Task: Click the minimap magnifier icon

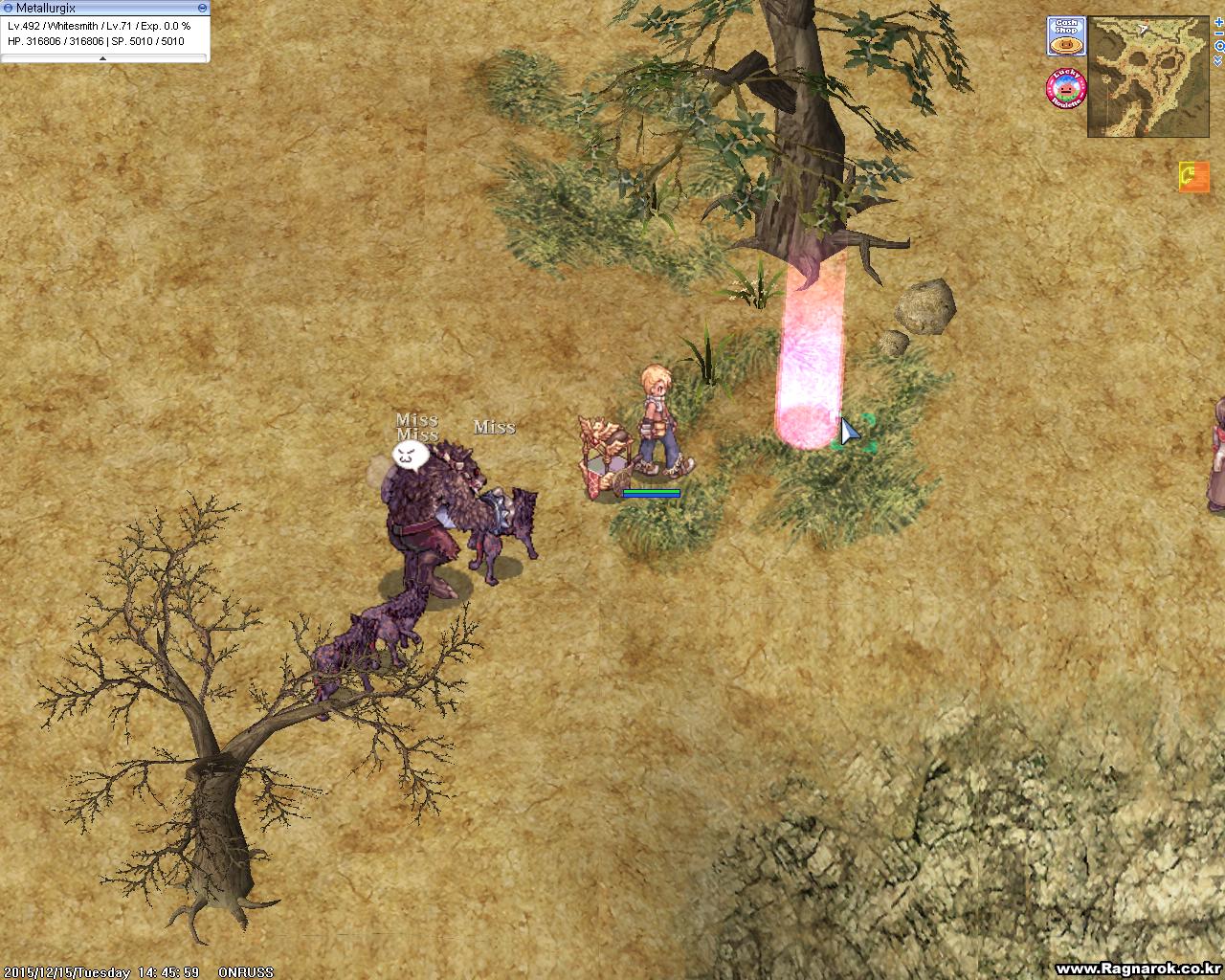Action: (x=1219, y=46)
